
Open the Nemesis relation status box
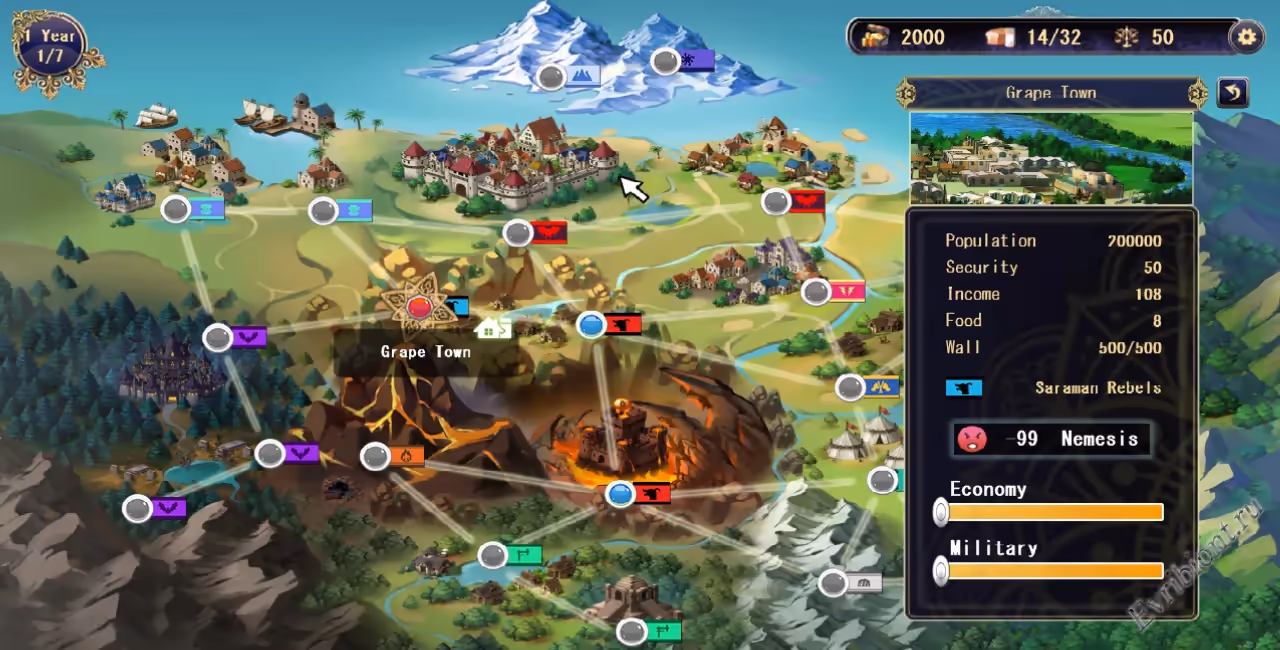coord(1051,439)
